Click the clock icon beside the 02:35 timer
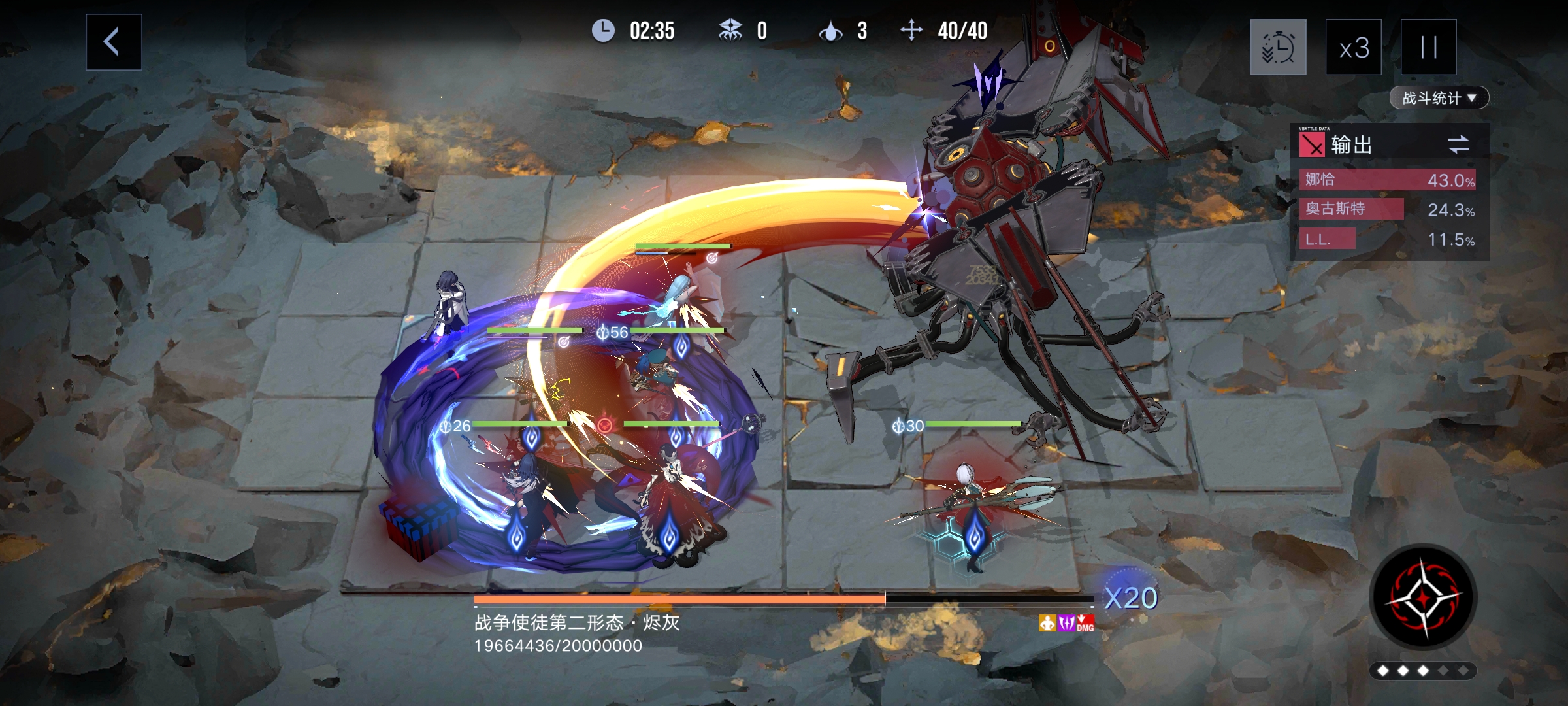Image resolution: width=1568 pixels, height=706 pixels. (604, 31)
